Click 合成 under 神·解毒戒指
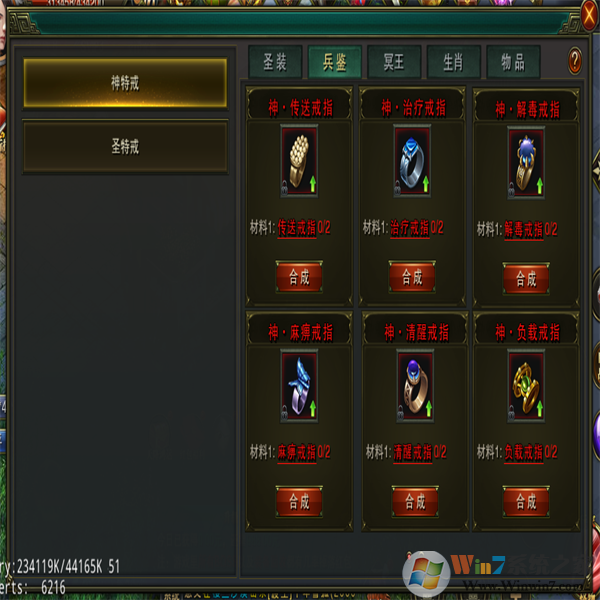This screenshot has width=600, height=600. coord(526,277)
